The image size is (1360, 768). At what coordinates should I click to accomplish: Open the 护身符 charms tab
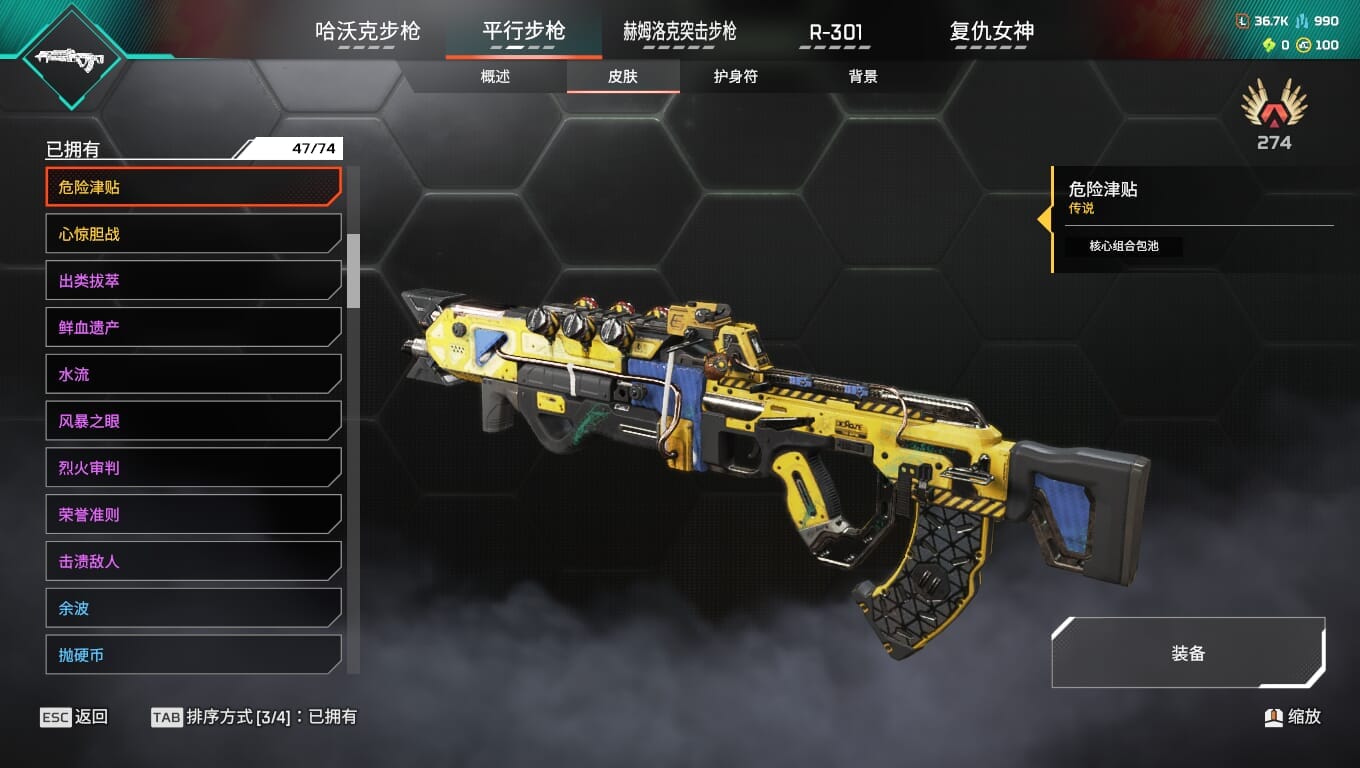coord(735,77)
